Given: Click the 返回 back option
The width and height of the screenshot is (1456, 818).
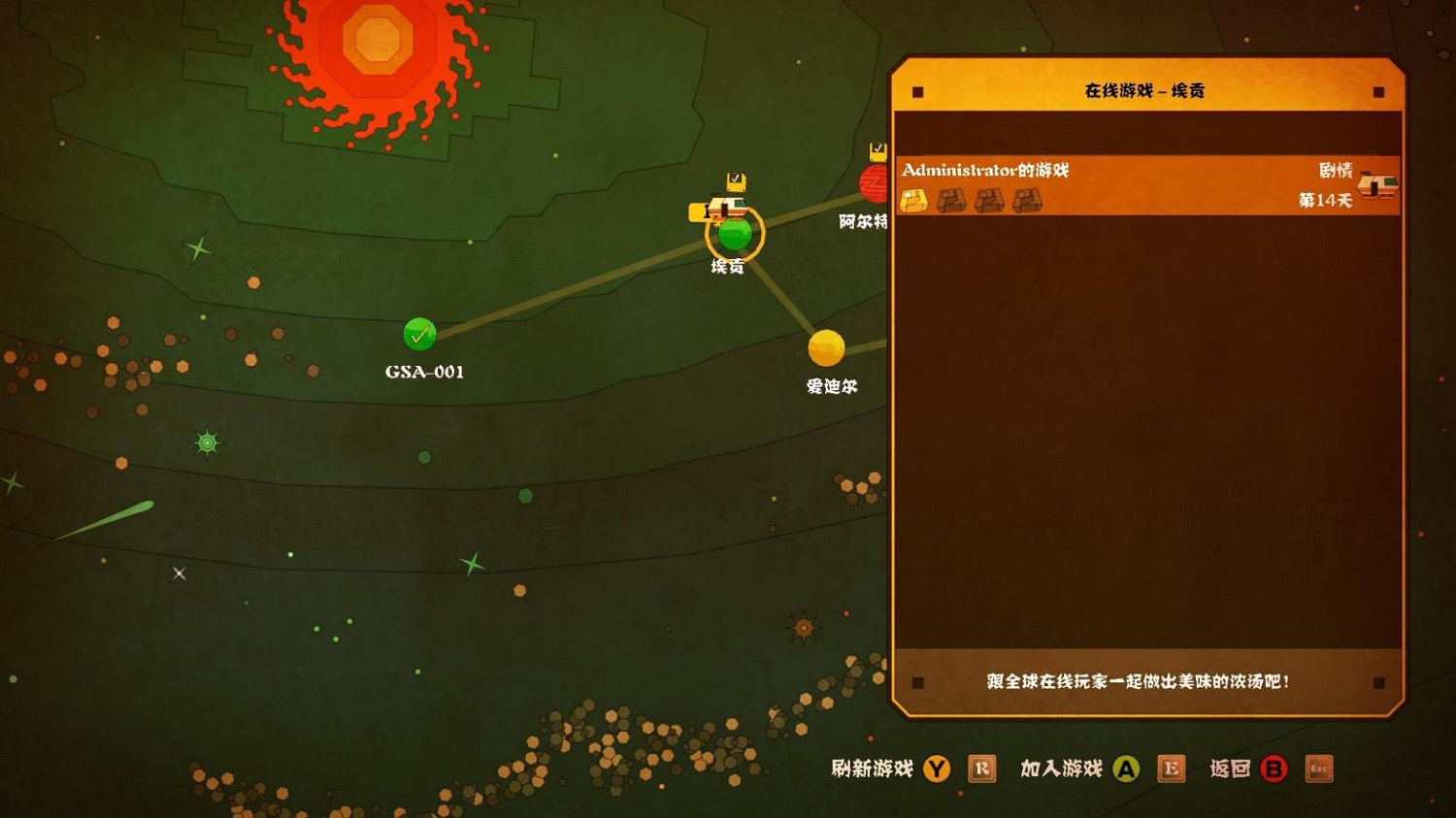Looking at the screenshot, I should (x=1231, y=768).
